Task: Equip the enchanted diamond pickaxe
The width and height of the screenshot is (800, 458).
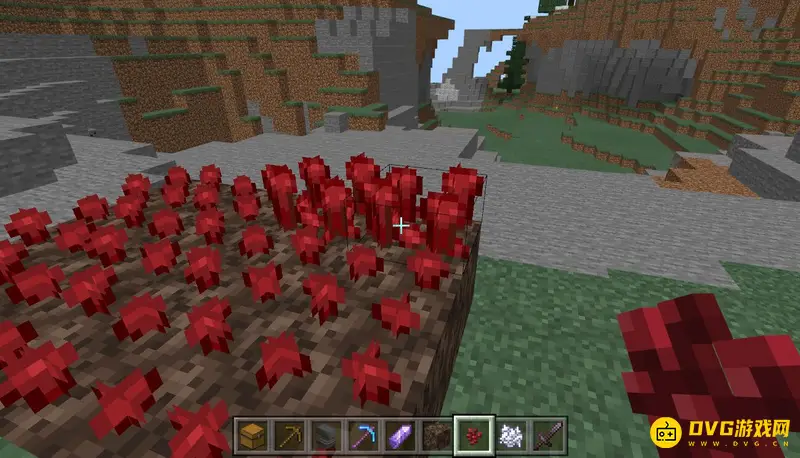Action: click(x=361, y=436)
